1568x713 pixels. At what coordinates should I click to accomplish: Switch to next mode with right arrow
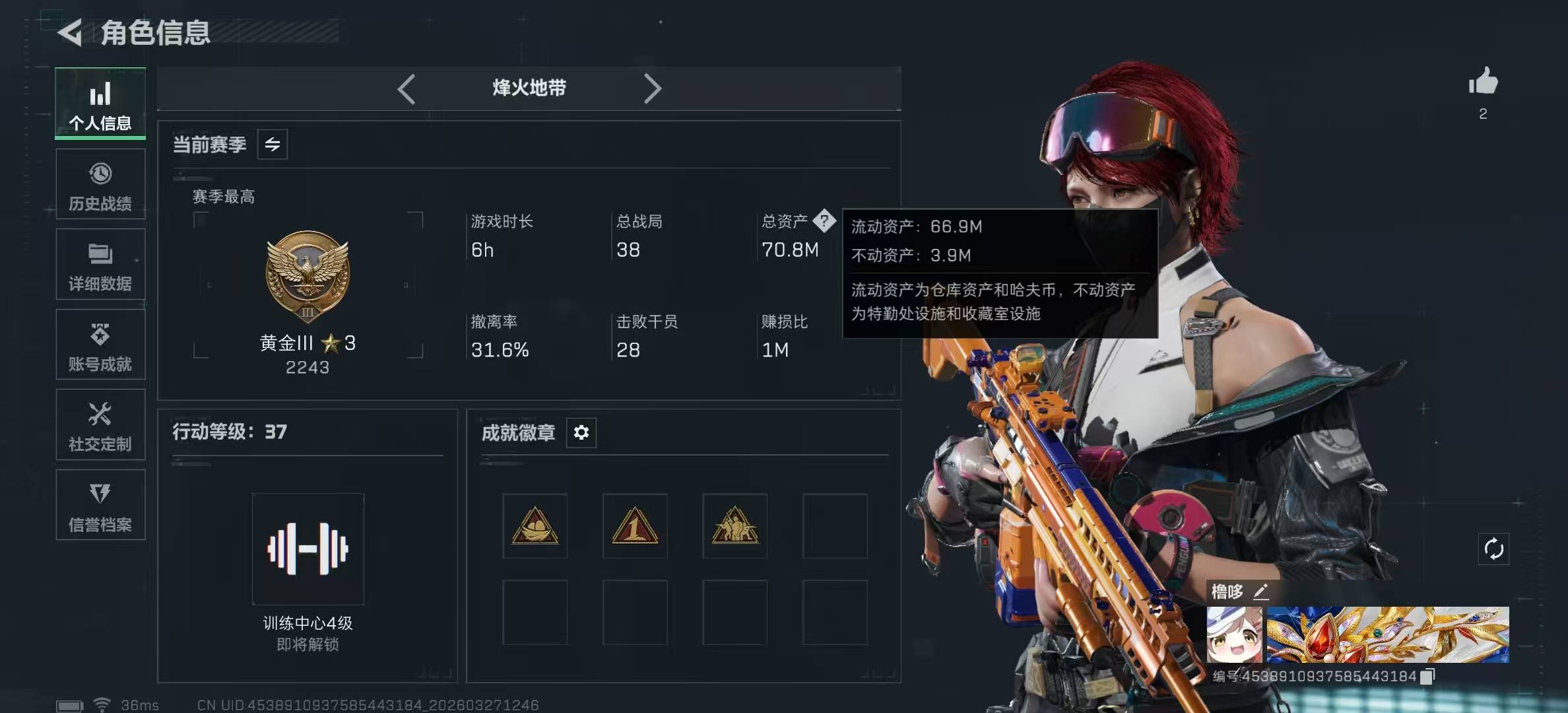[652, 88]
